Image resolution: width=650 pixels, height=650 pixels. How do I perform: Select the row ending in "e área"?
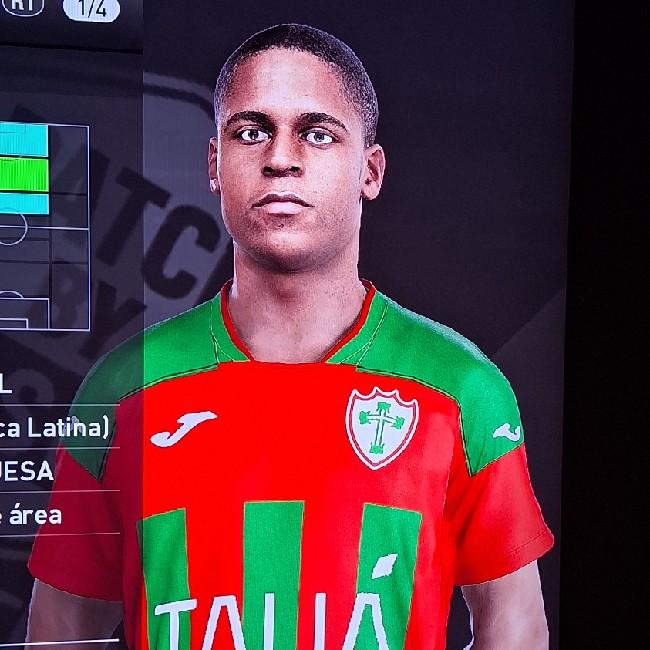(x=32, y=515)
